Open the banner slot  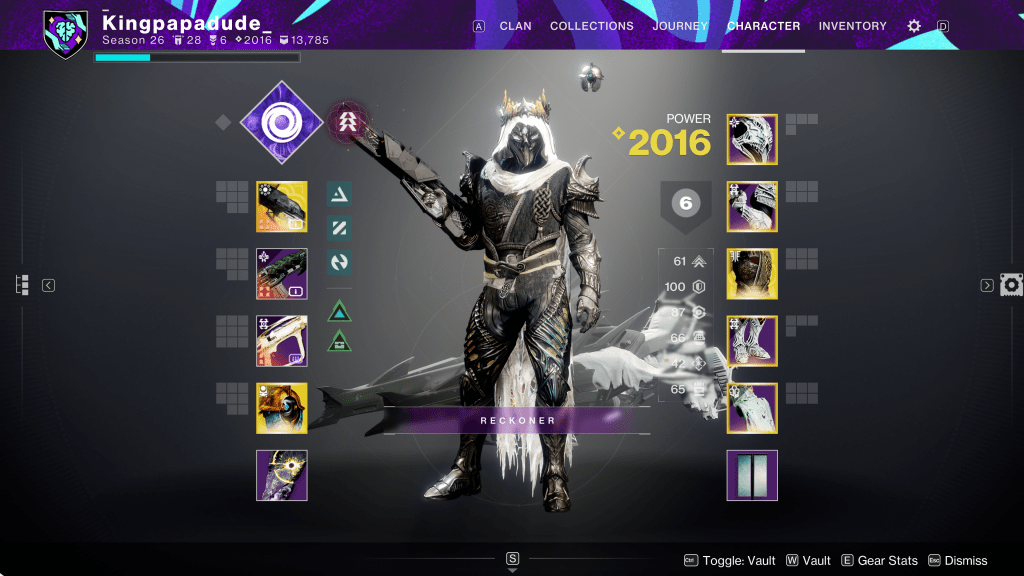752,475
